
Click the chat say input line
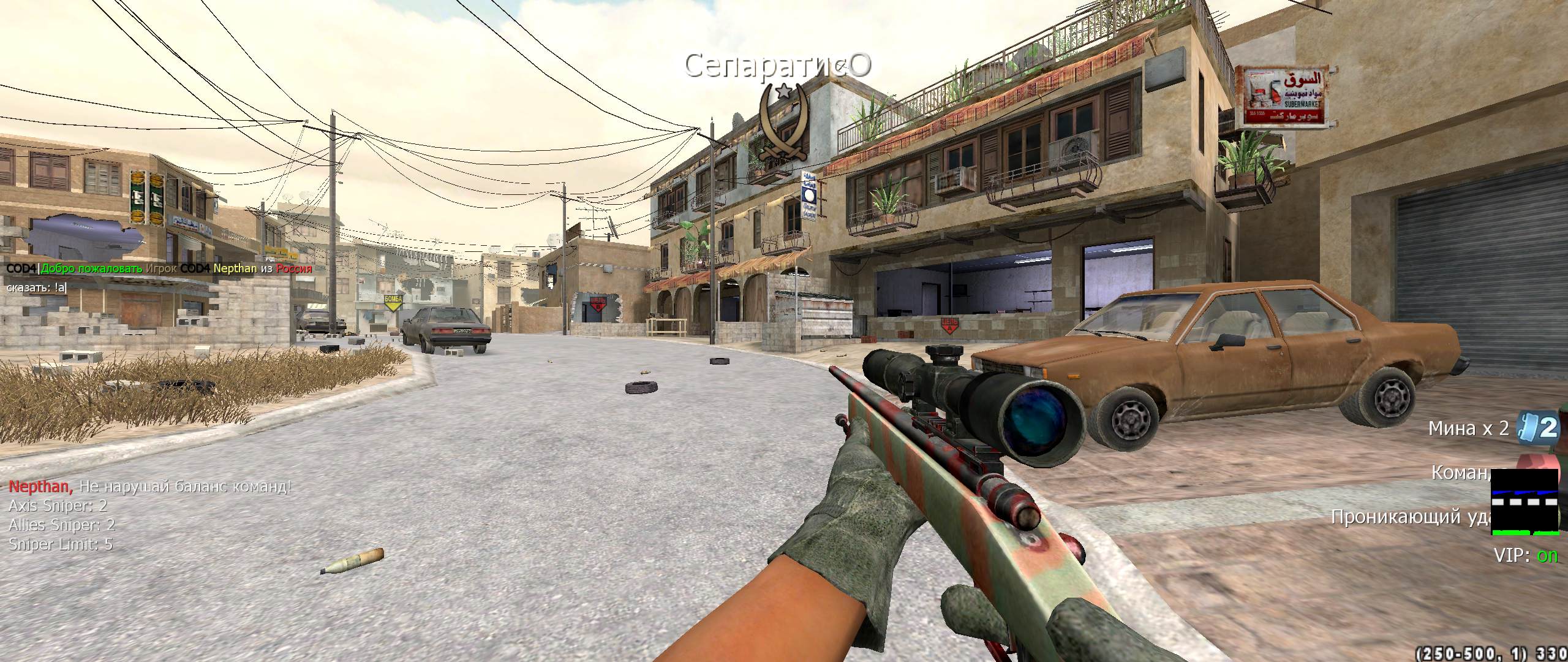37,287
